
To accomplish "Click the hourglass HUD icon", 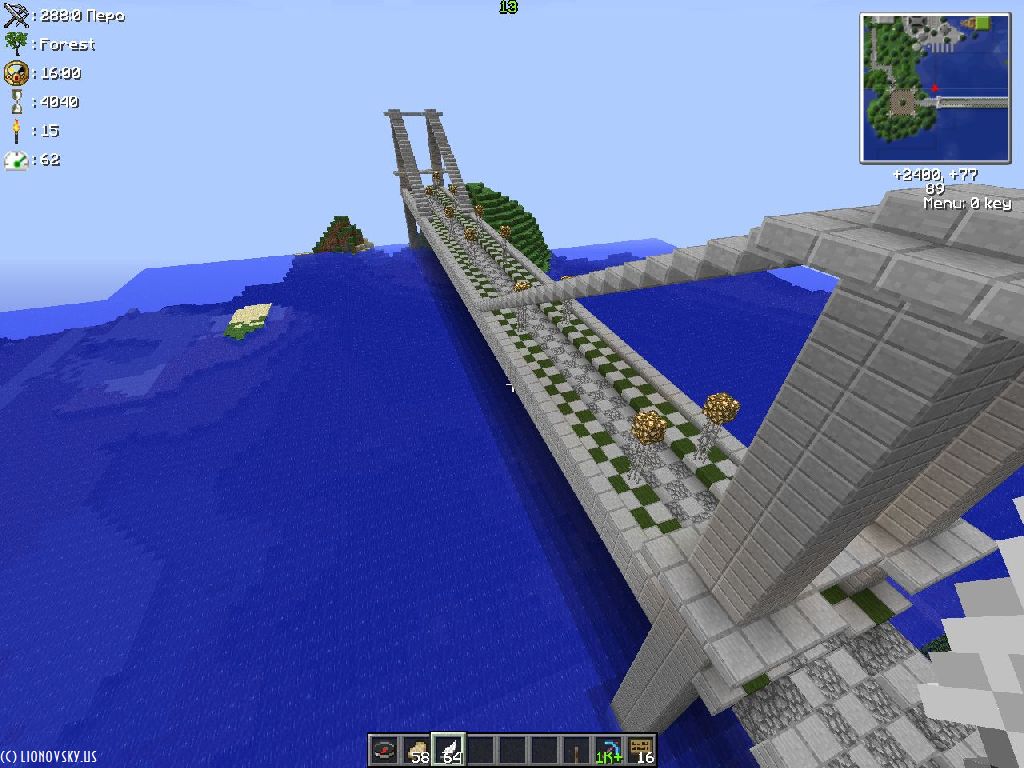I will pos(16,101).
